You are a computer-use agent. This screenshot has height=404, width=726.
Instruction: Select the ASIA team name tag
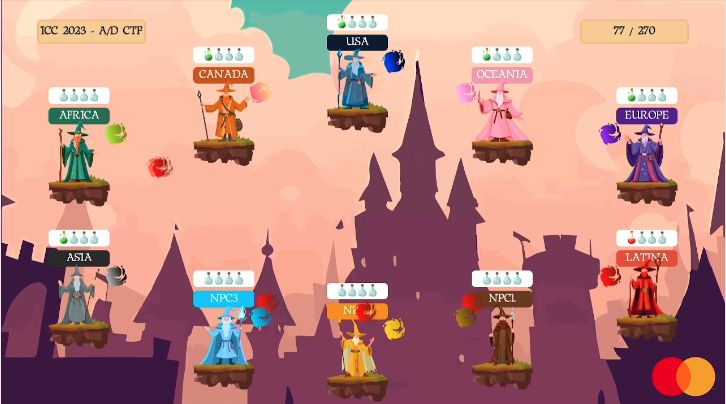(x=78, y=257)
